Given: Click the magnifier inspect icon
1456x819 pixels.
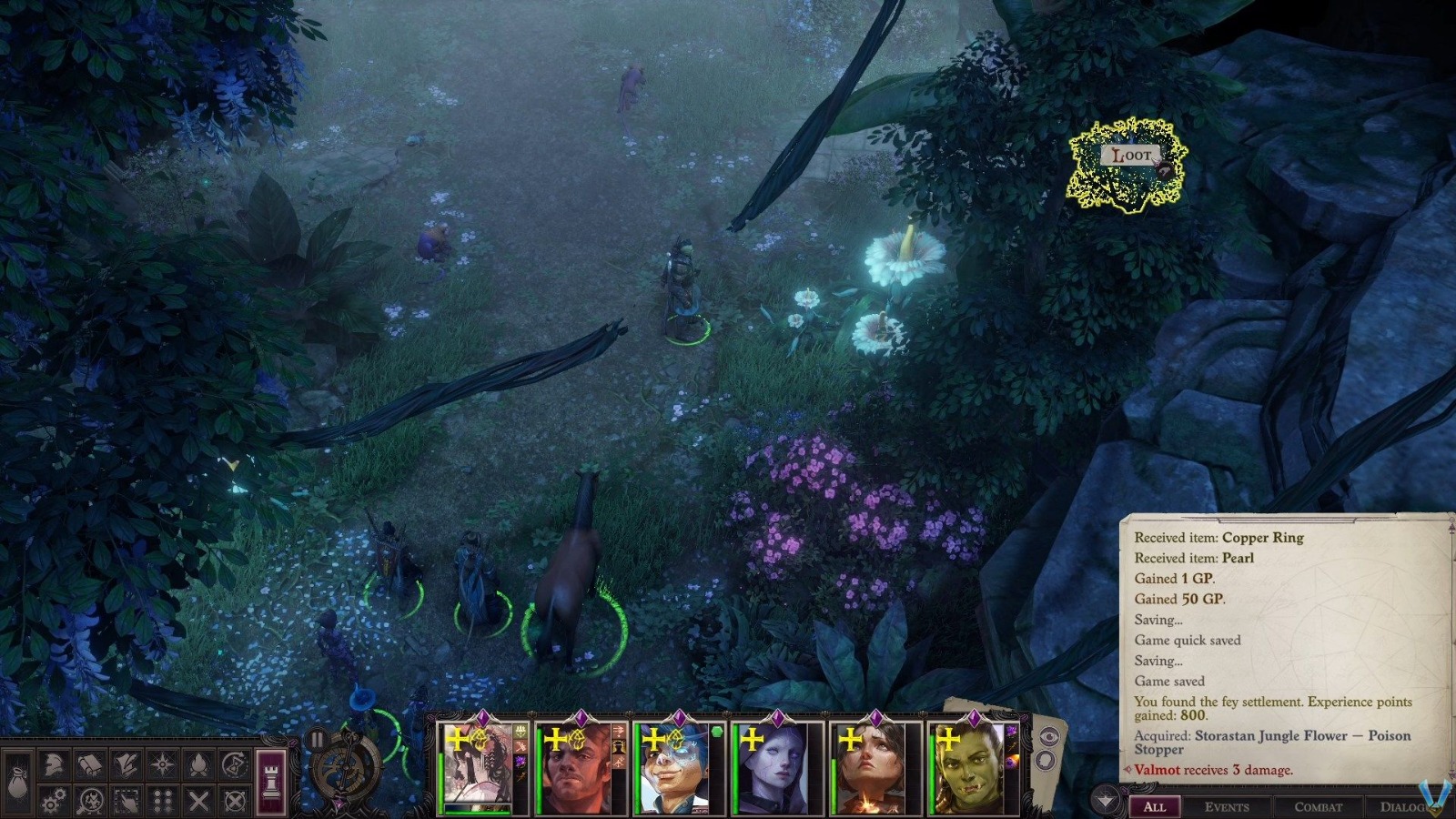Looking at the screenshot, I should pos(89,801).
